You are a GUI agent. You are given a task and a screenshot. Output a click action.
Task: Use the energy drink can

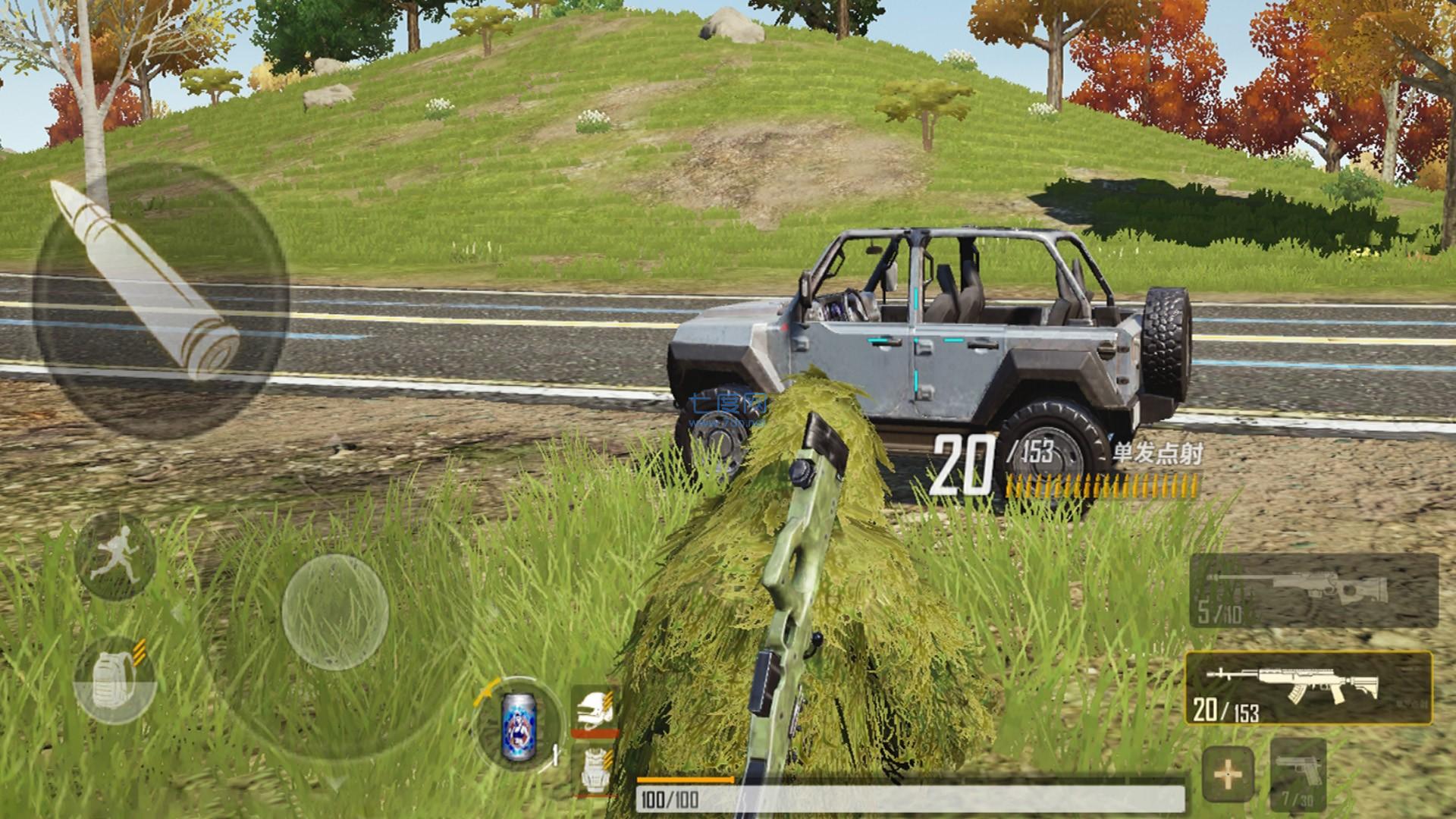coord(519,726)
